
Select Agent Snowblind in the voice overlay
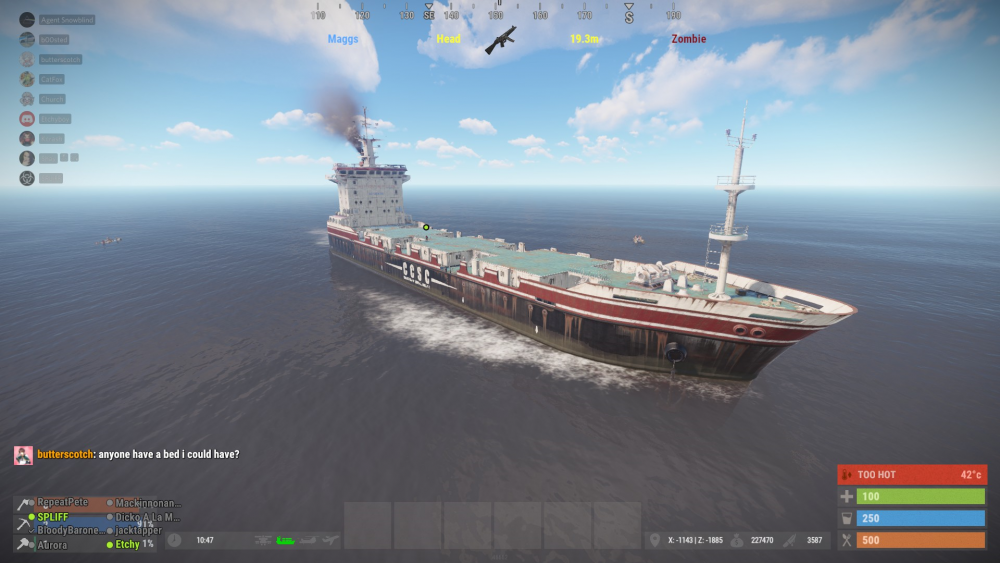[x=67, y=20]
